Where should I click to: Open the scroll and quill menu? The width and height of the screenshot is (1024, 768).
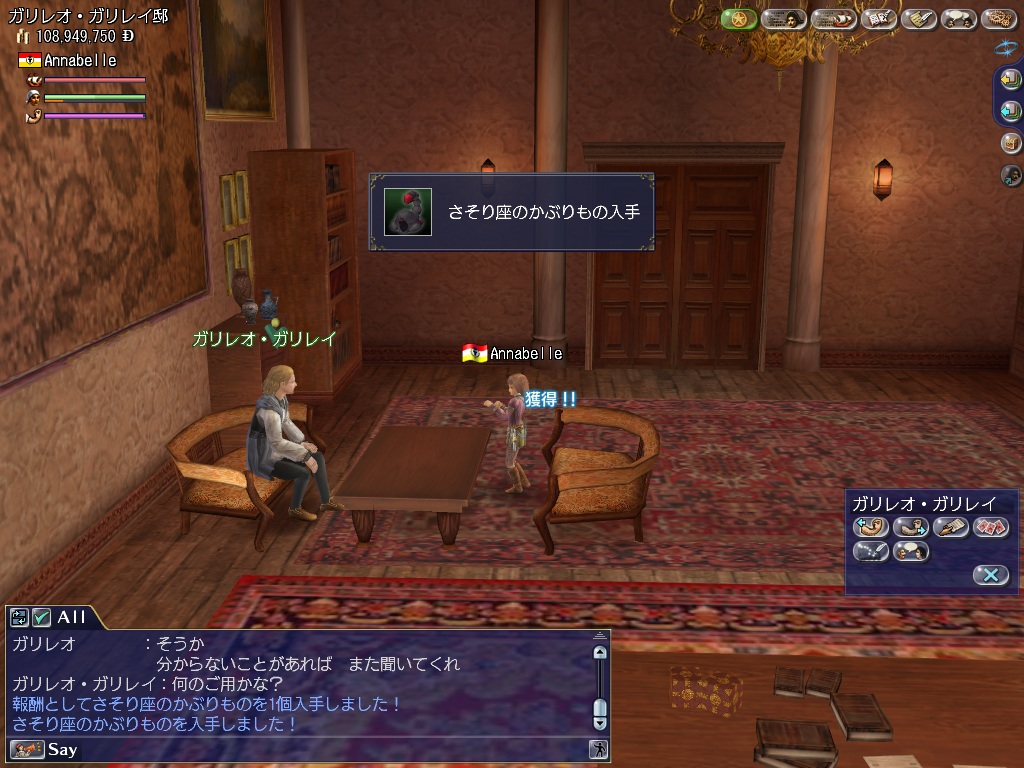click(x=918, y=19)
